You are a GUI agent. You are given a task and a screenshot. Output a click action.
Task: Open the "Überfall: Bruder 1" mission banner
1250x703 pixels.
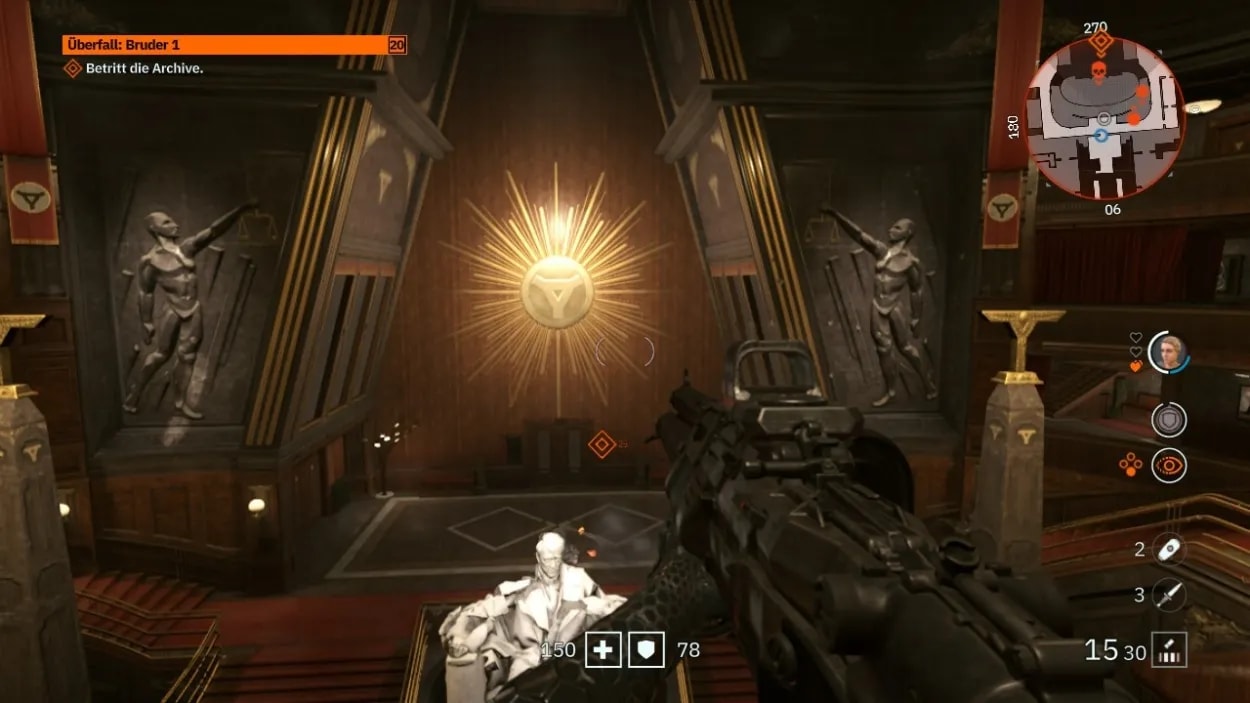[x=234, y=45]
